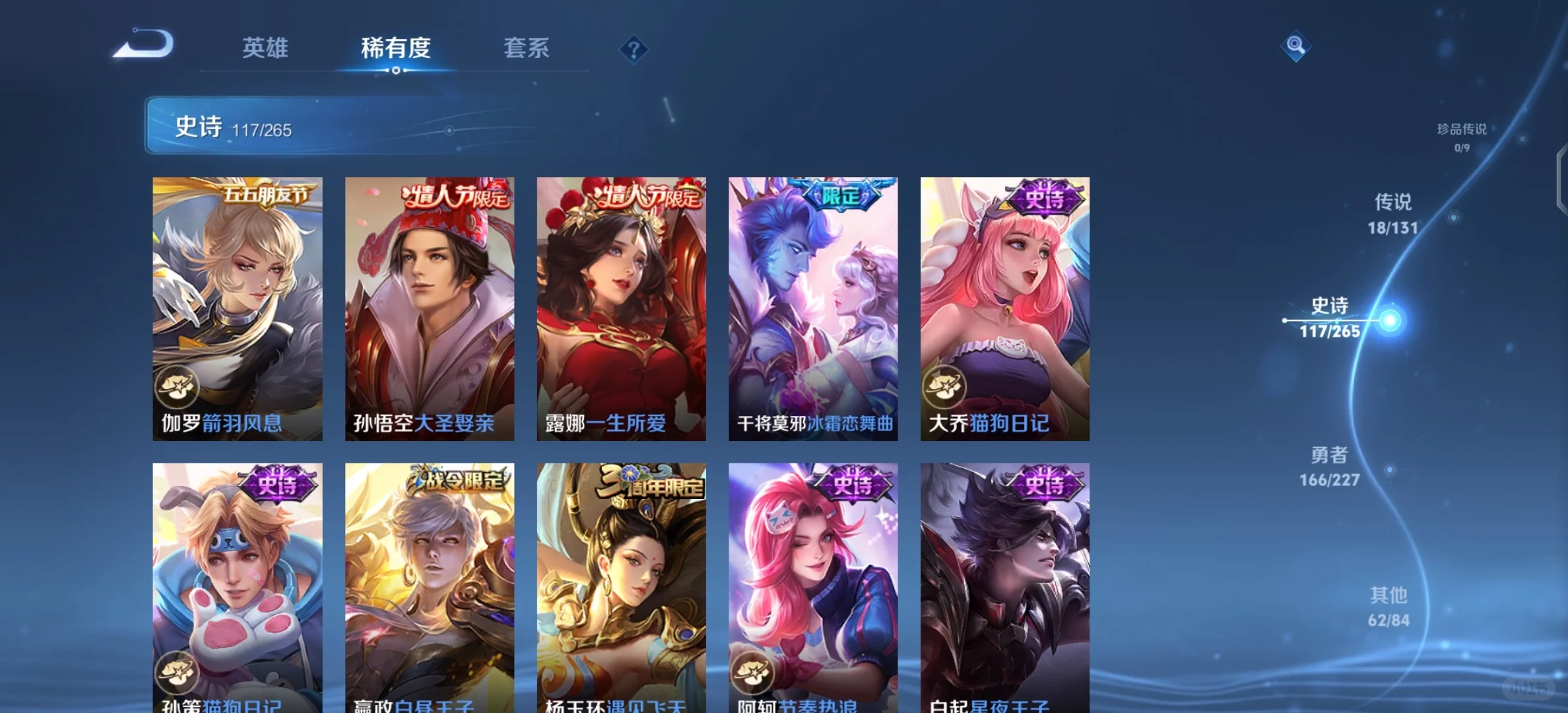Select the 阿轲 节奏热浪 skin card
Image resolution: width=1568 pixels, height=713 pixels.
coord(813,588)
